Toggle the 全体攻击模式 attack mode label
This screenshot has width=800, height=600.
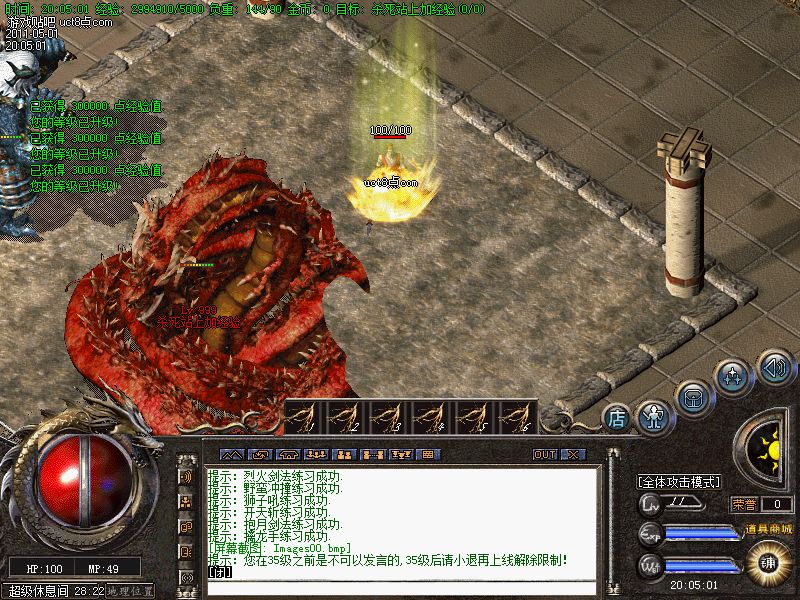pos(680,482)
